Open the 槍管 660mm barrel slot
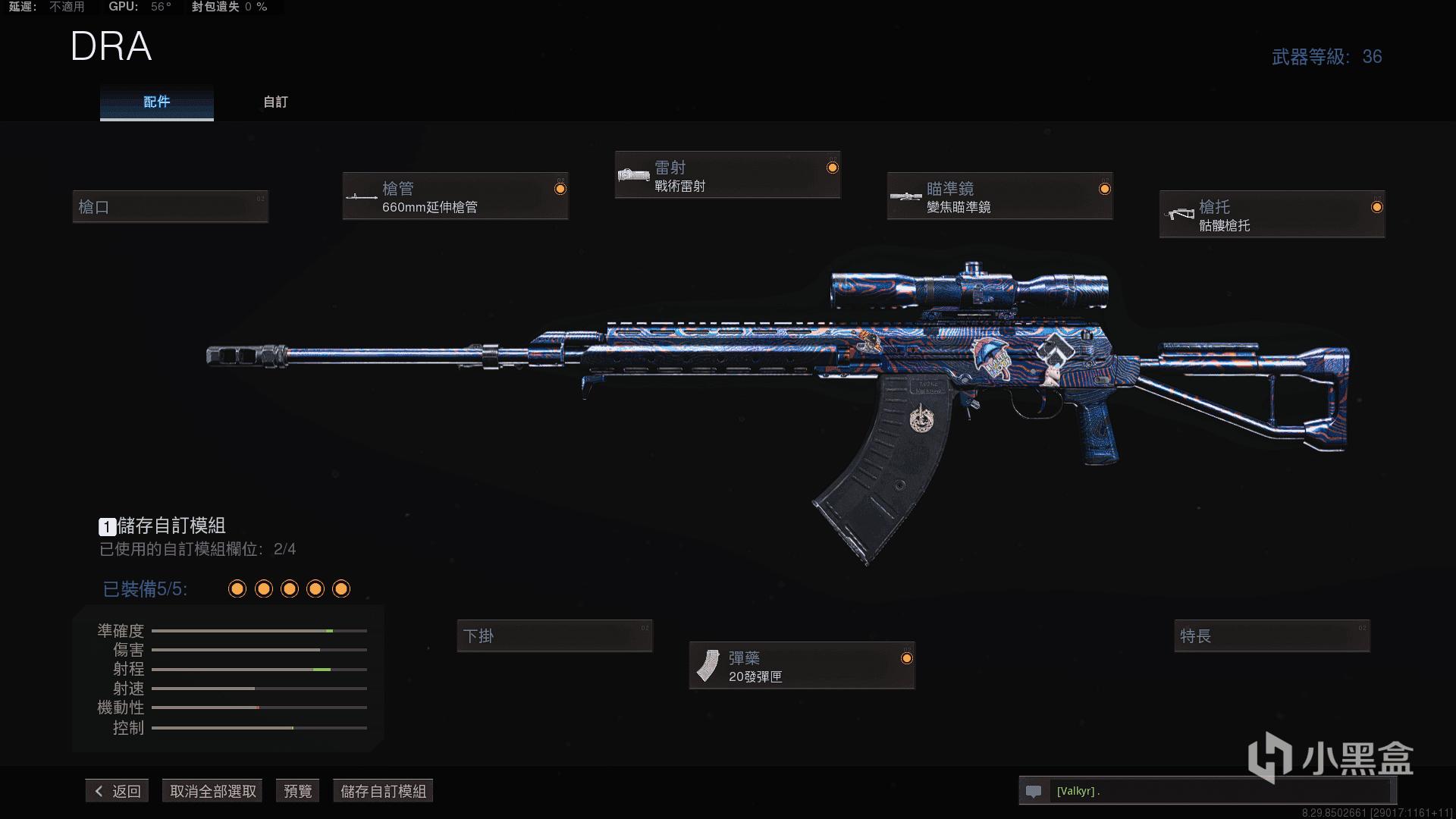 click(x=455, y=196)
